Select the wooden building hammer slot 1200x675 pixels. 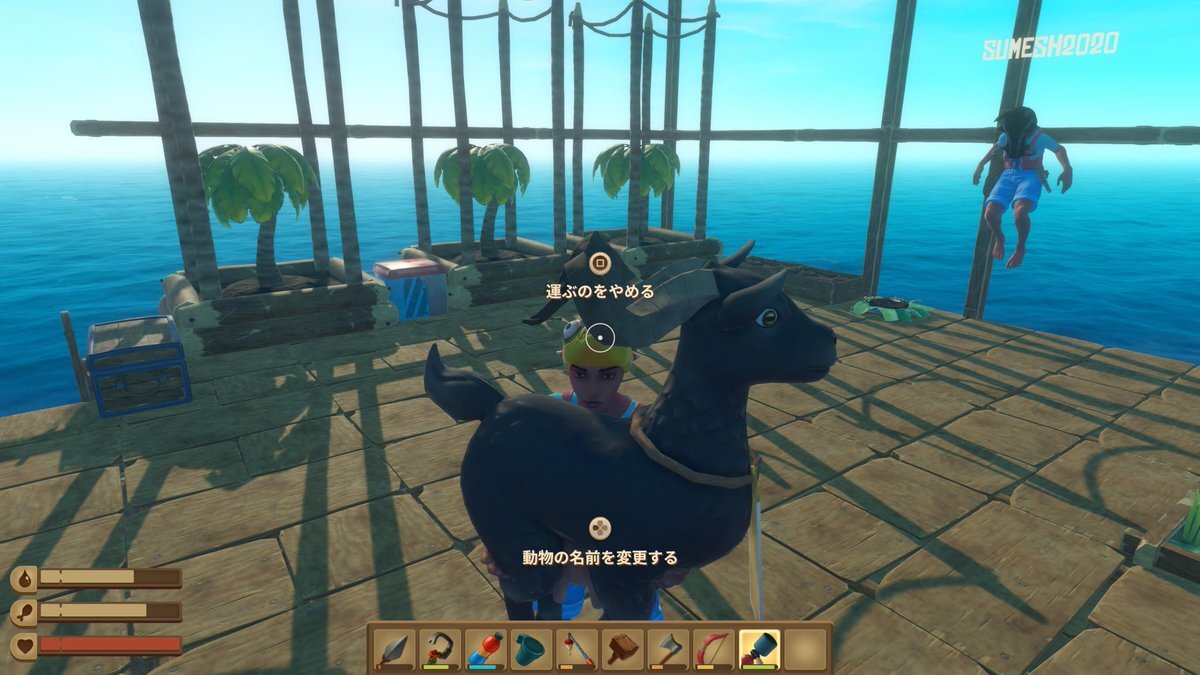click(x=622, y=649)
